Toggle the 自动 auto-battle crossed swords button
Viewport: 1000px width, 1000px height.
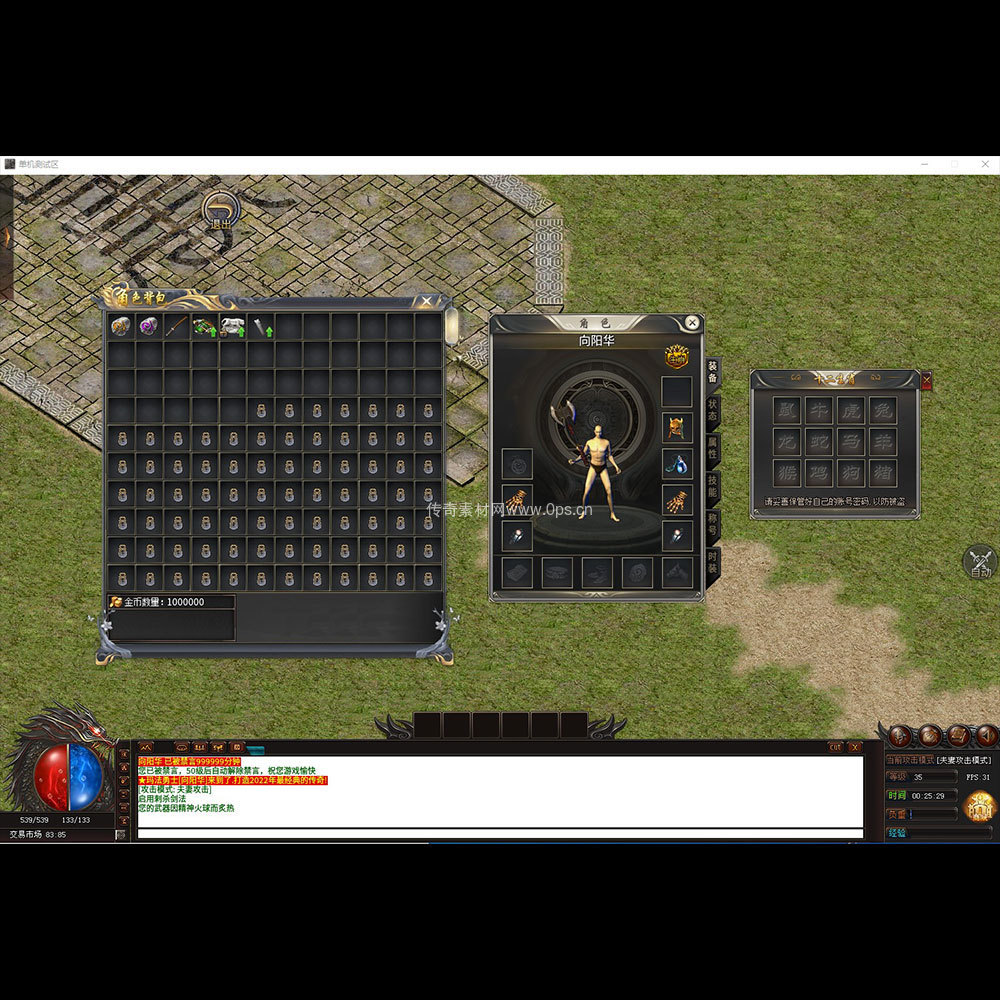point(980,561)
